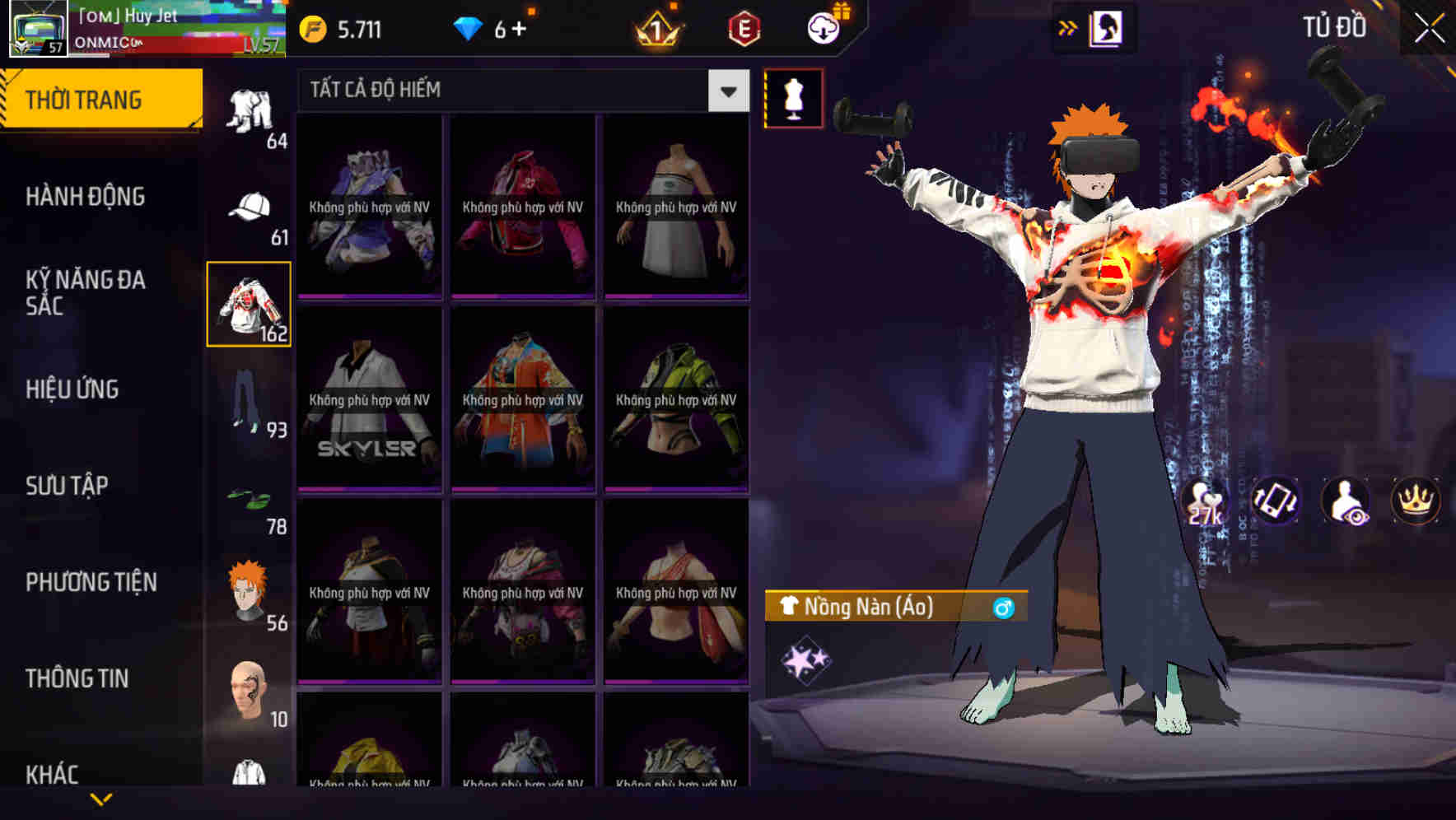Click the double-chevron portrait expander near TỦ ĐỒ
The height and width of the screenshot is (820, 1456).
pos(1068,27)
